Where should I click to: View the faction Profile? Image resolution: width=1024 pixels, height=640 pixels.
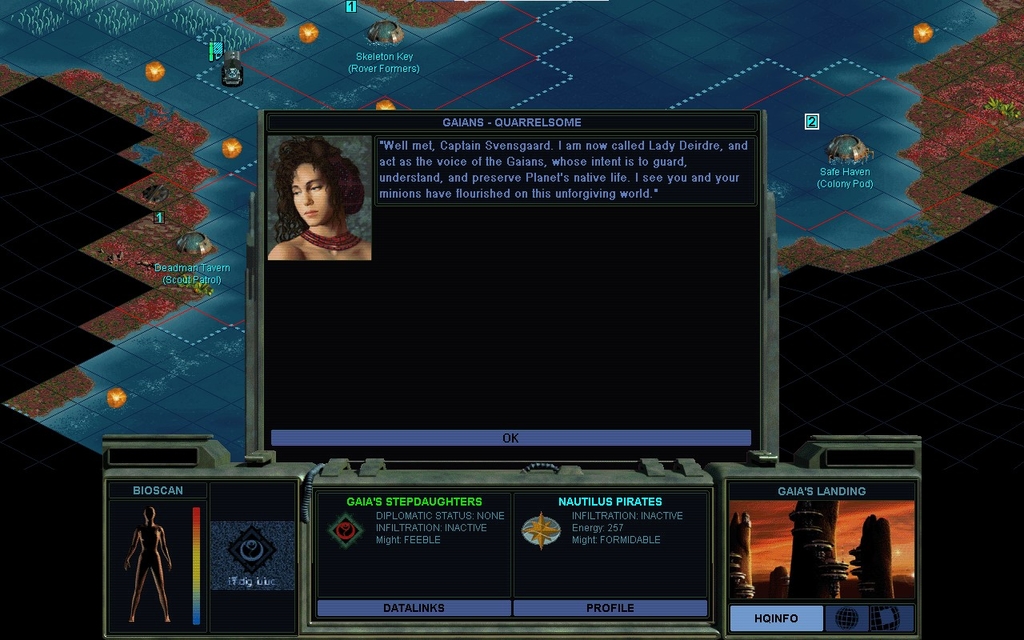click(609, 608)
